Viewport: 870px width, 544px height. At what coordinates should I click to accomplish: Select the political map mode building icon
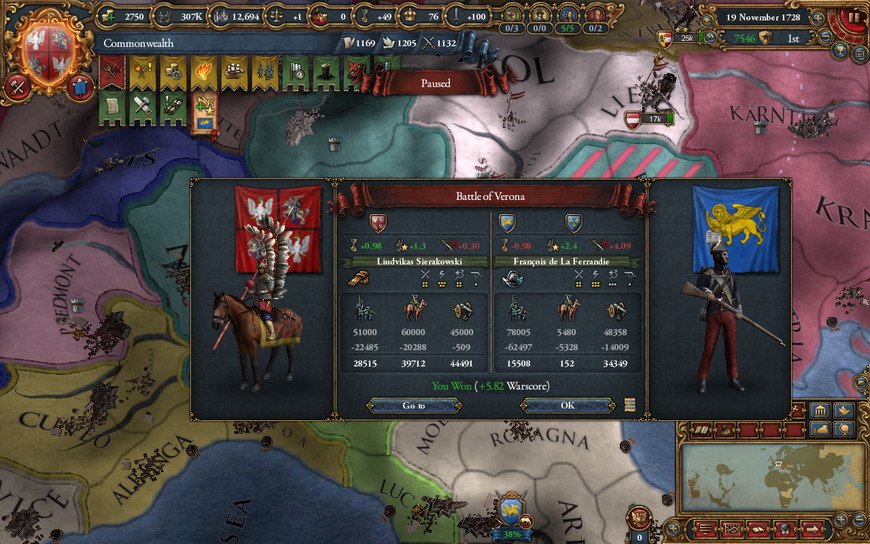[x=820, y=411]
